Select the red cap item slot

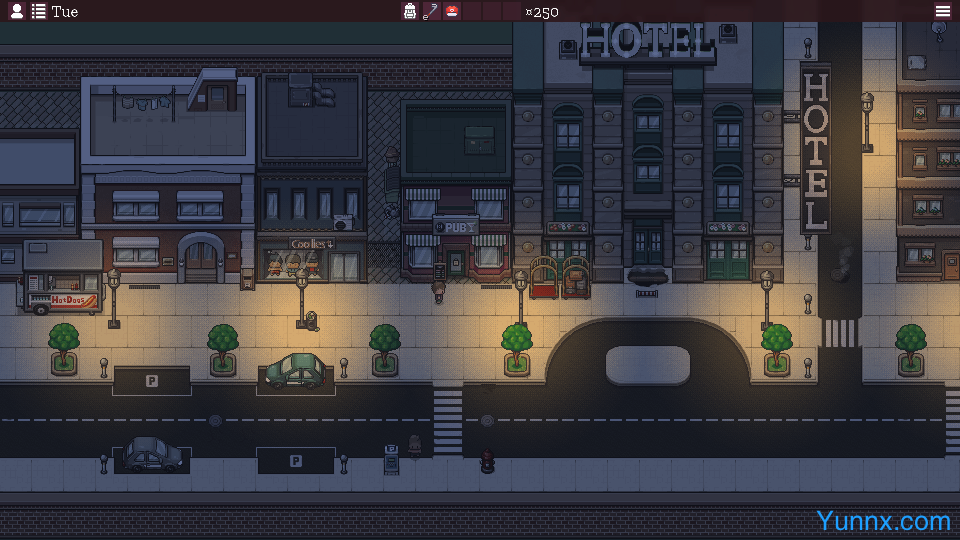click(452, 11)
